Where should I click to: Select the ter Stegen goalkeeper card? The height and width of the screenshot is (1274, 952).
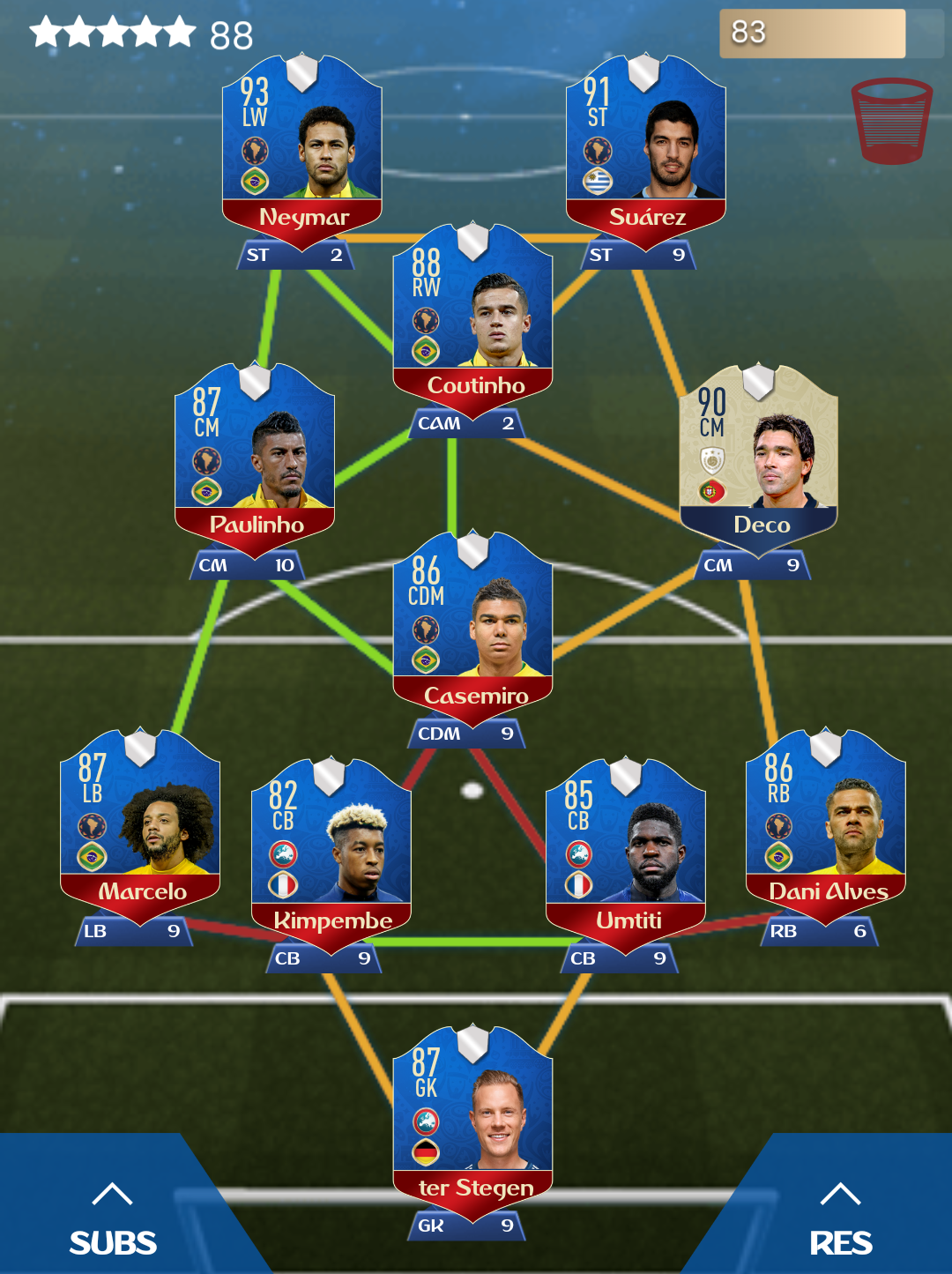[x=472, y=1116]
